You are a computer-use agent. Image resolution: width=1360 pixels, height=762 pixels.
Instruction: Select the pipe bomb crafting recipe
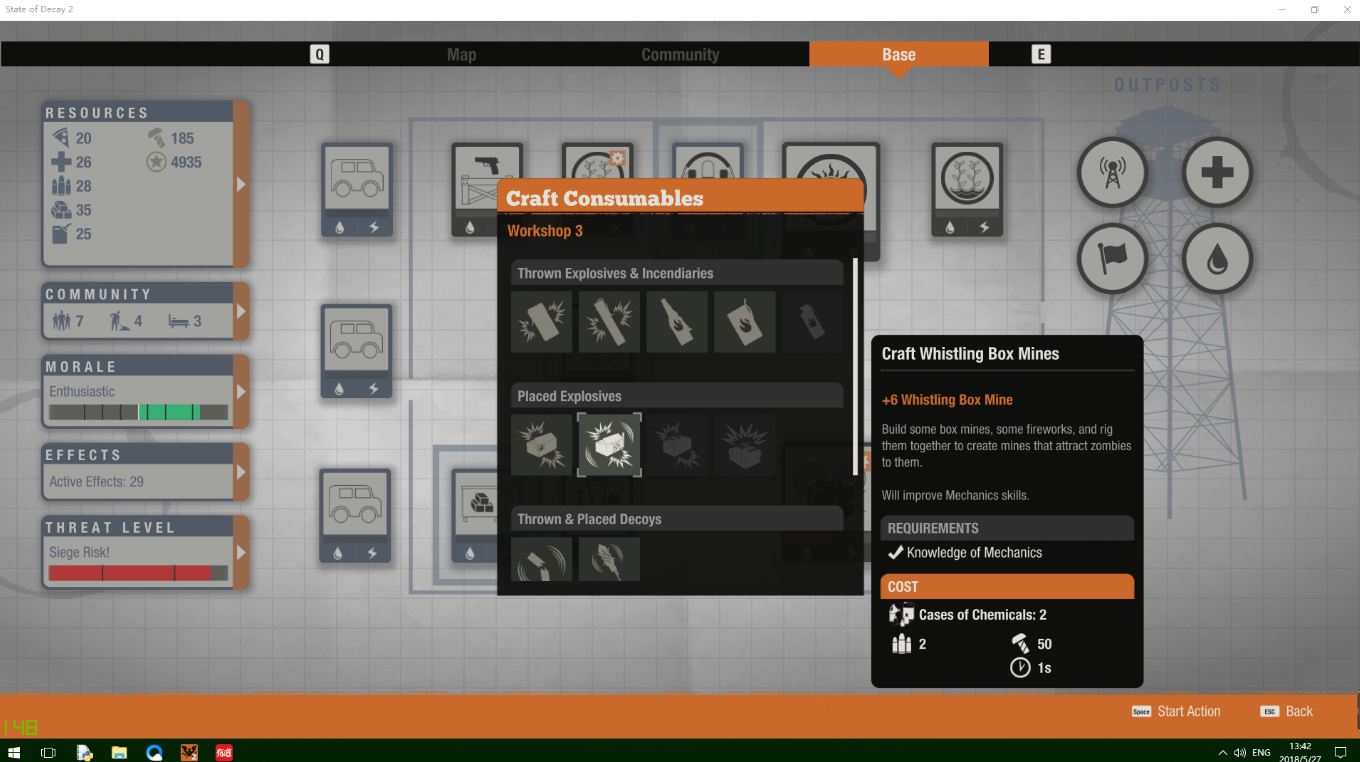[x=609, y=322]
